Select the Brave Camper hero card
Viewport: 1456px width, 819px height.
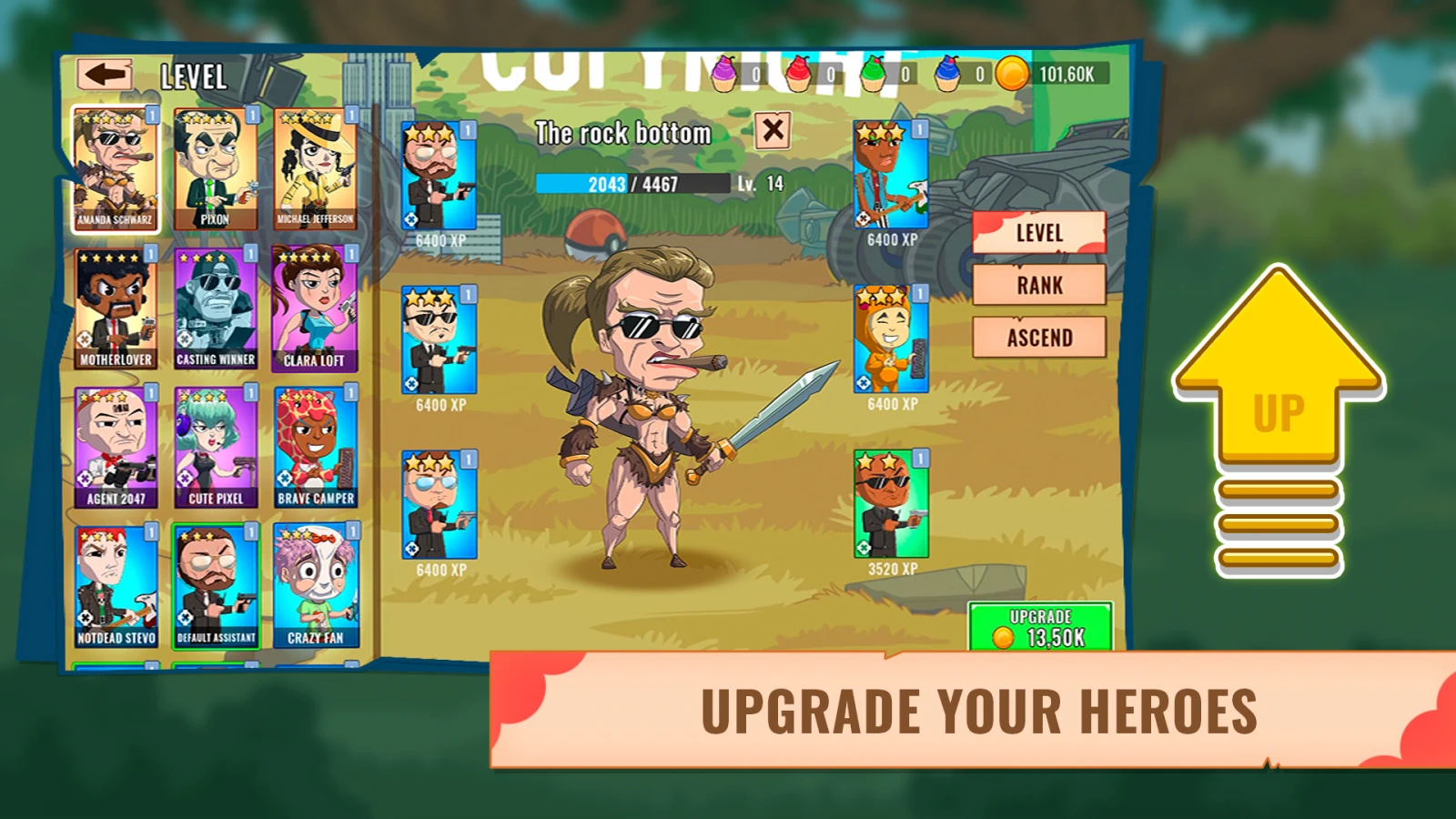[x=316, y=448]
